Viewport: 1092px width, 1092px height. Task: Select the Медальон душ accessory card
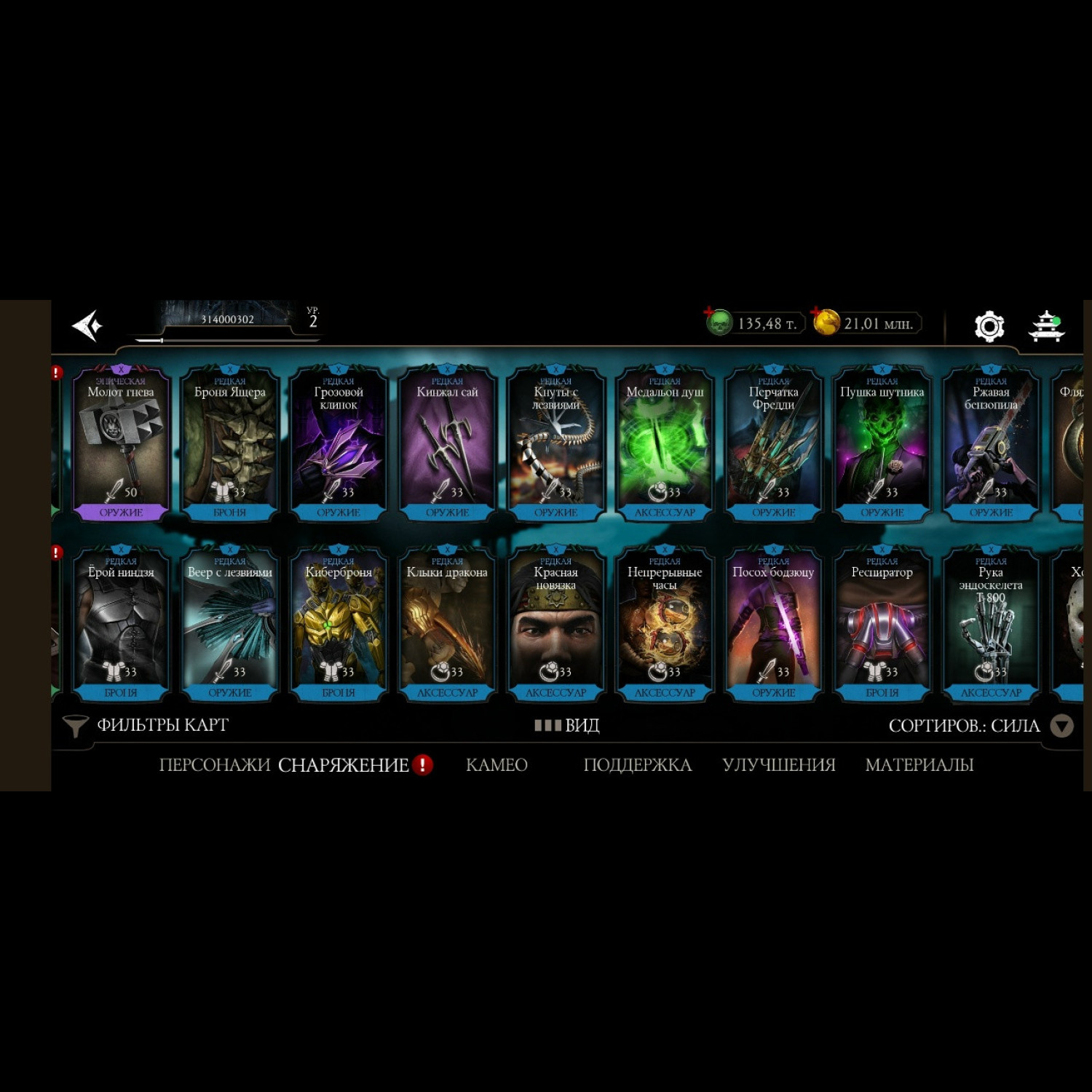665,444
